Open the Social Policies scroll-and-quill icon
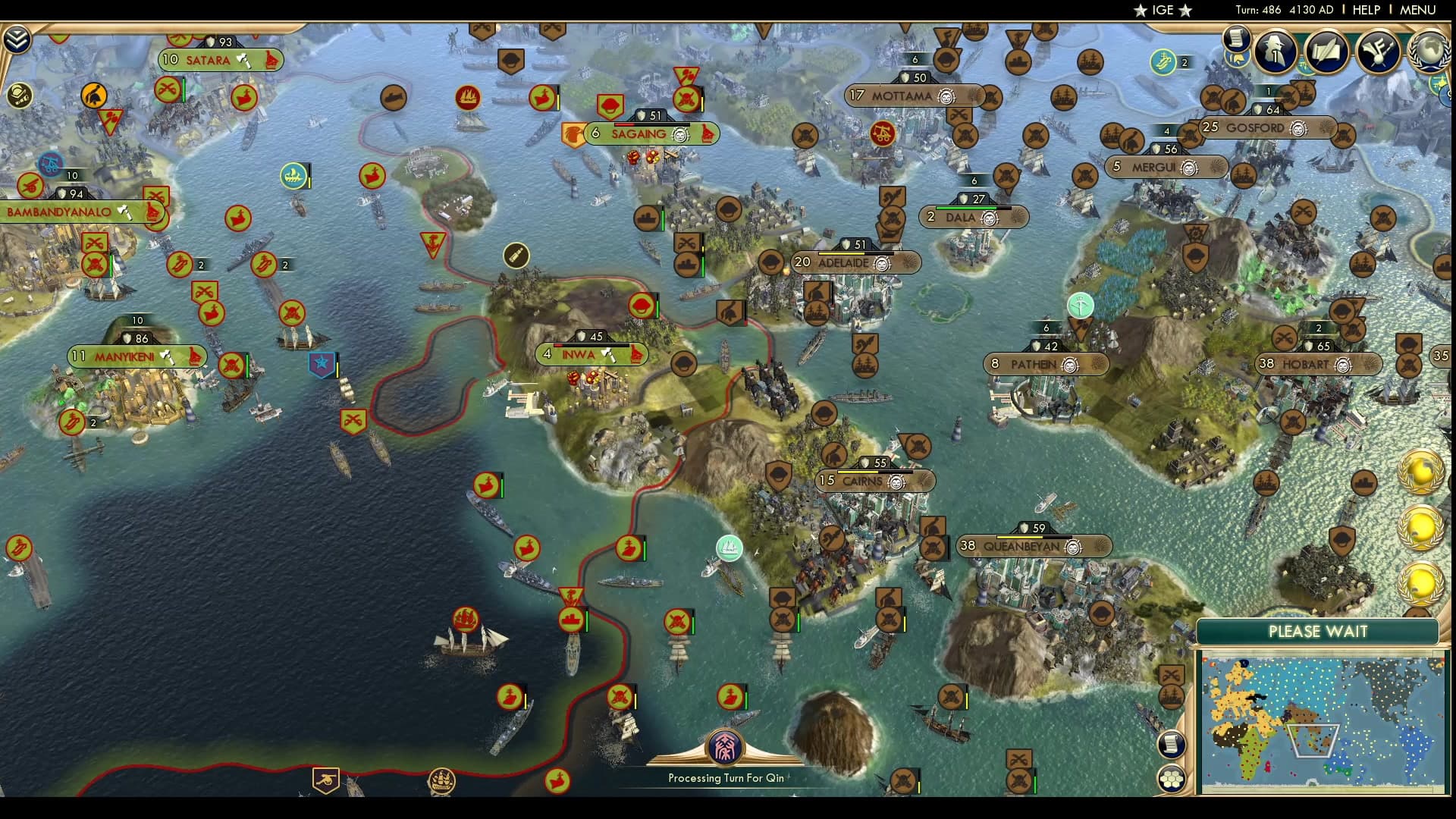 click(x=1326, y=52)
